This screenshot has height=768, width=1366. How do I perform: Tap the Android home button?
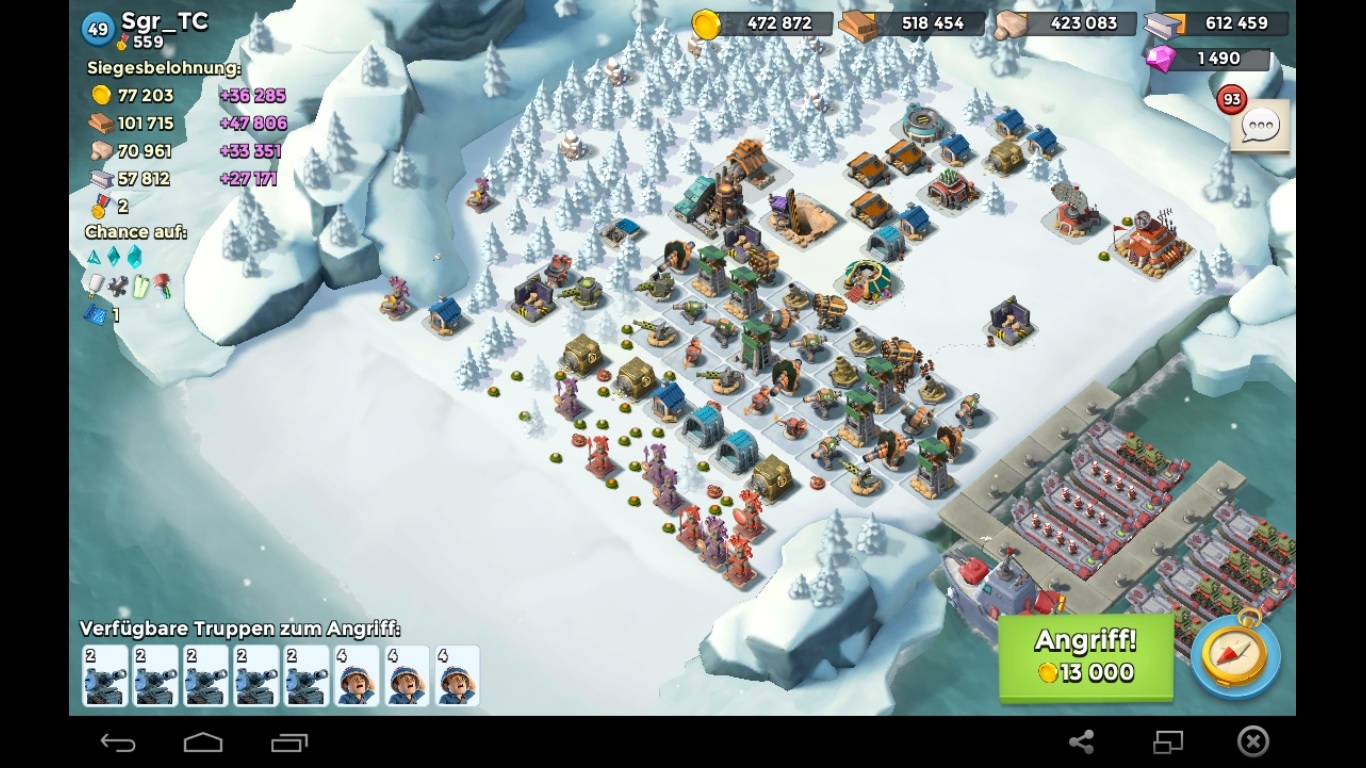click(203, 742)
